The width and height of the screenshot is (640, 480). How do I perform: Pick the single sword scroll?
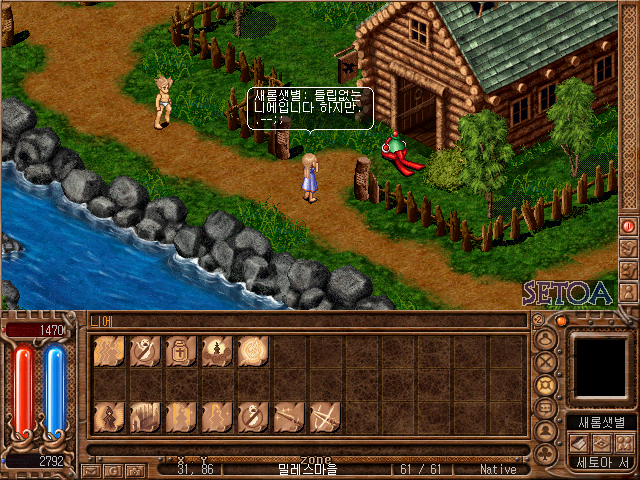(x=289, y=416)
